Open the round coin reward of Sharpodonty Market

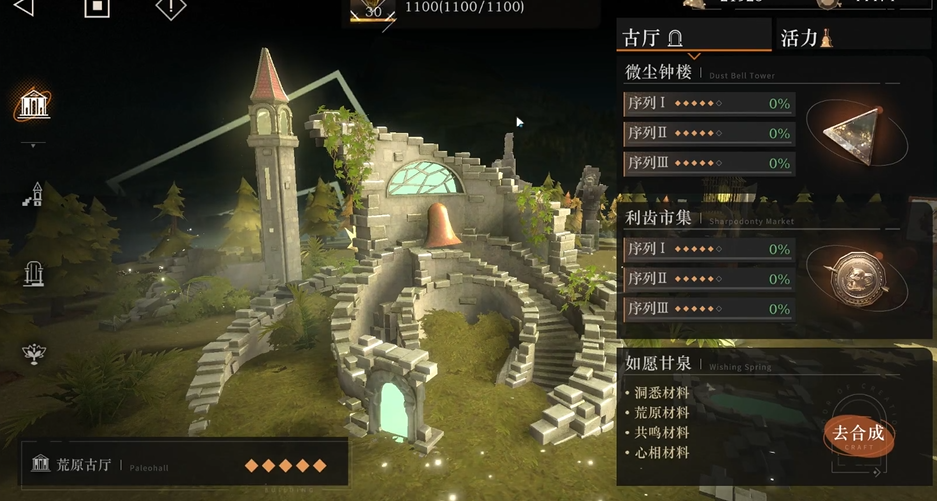(855, 274)
